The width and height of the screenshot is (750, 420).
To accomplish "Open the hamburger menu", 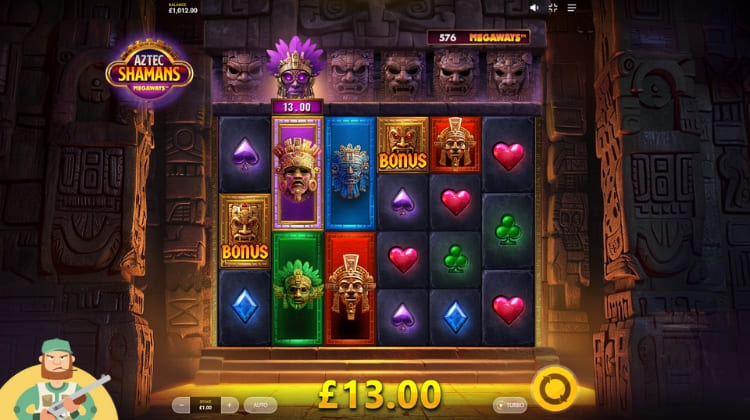I will (x=571, y=8).
